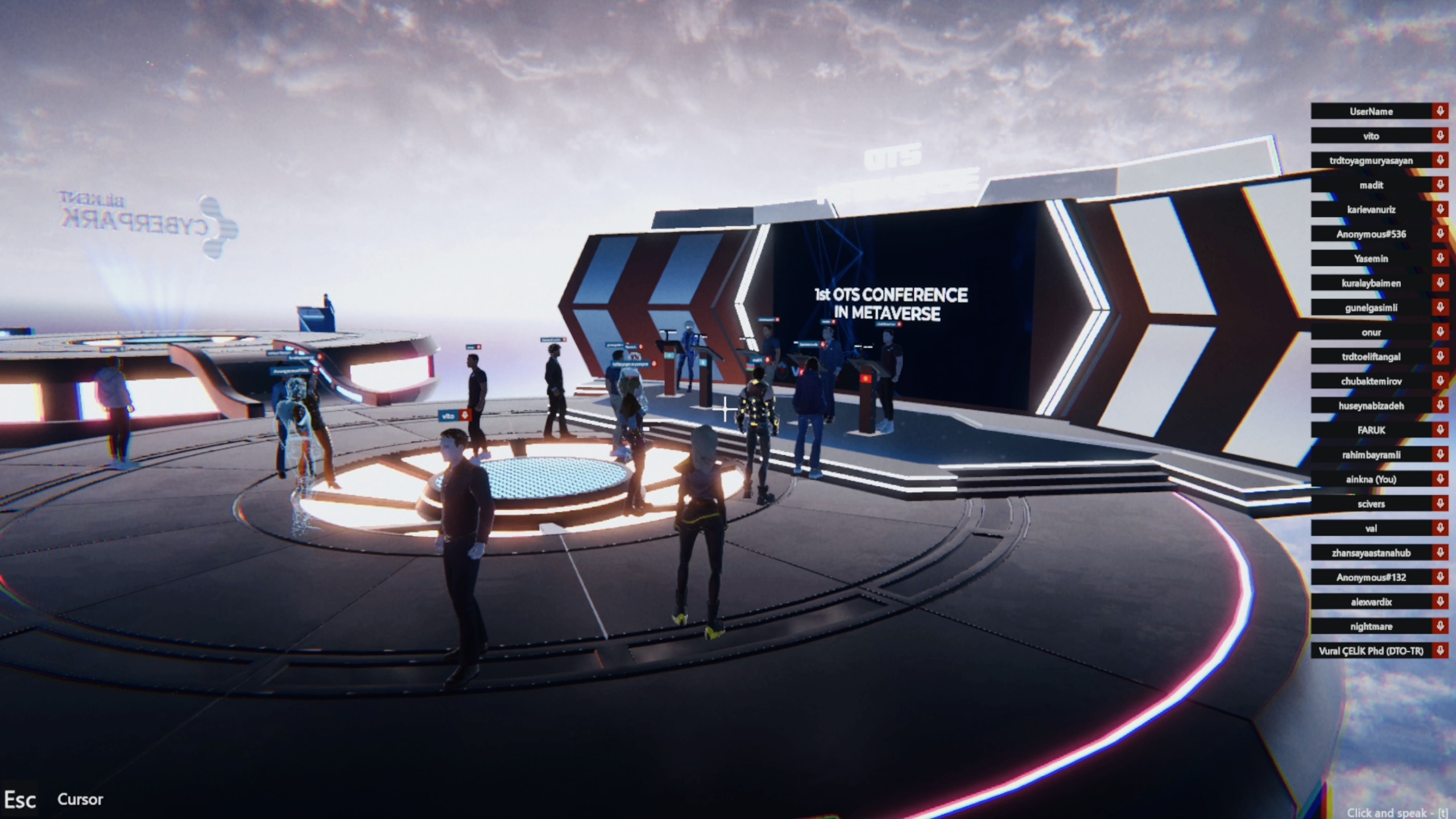Click the mic icon next to chubaktemirov
Image resolution: width=1456 pixels, height=819 pixels.
[1440, 381]
